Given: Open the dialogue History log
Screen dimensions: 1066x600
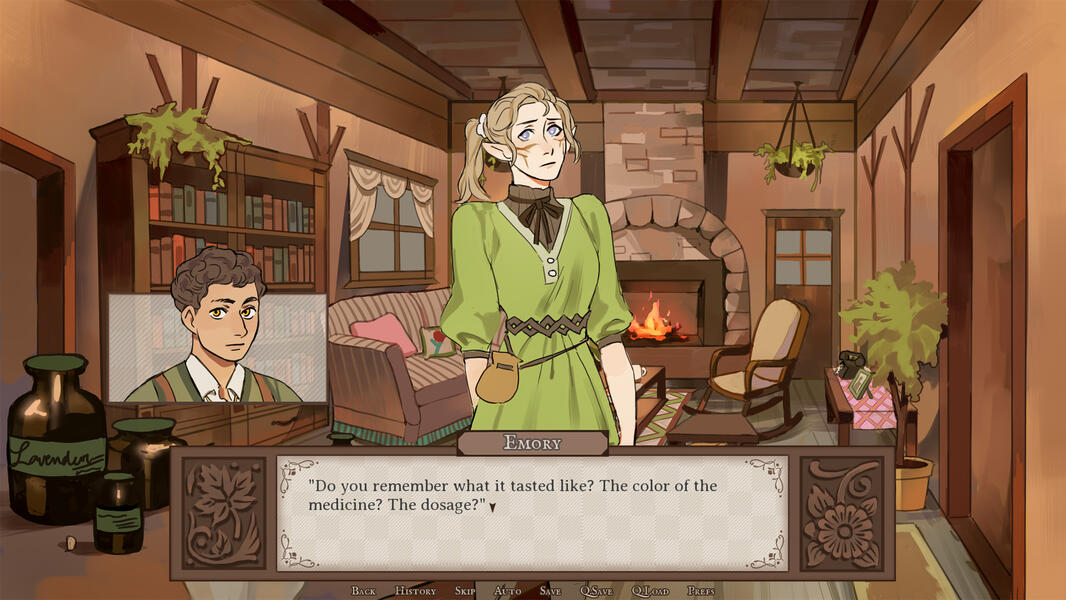Looking at the screenshot, I should point(415,591).
